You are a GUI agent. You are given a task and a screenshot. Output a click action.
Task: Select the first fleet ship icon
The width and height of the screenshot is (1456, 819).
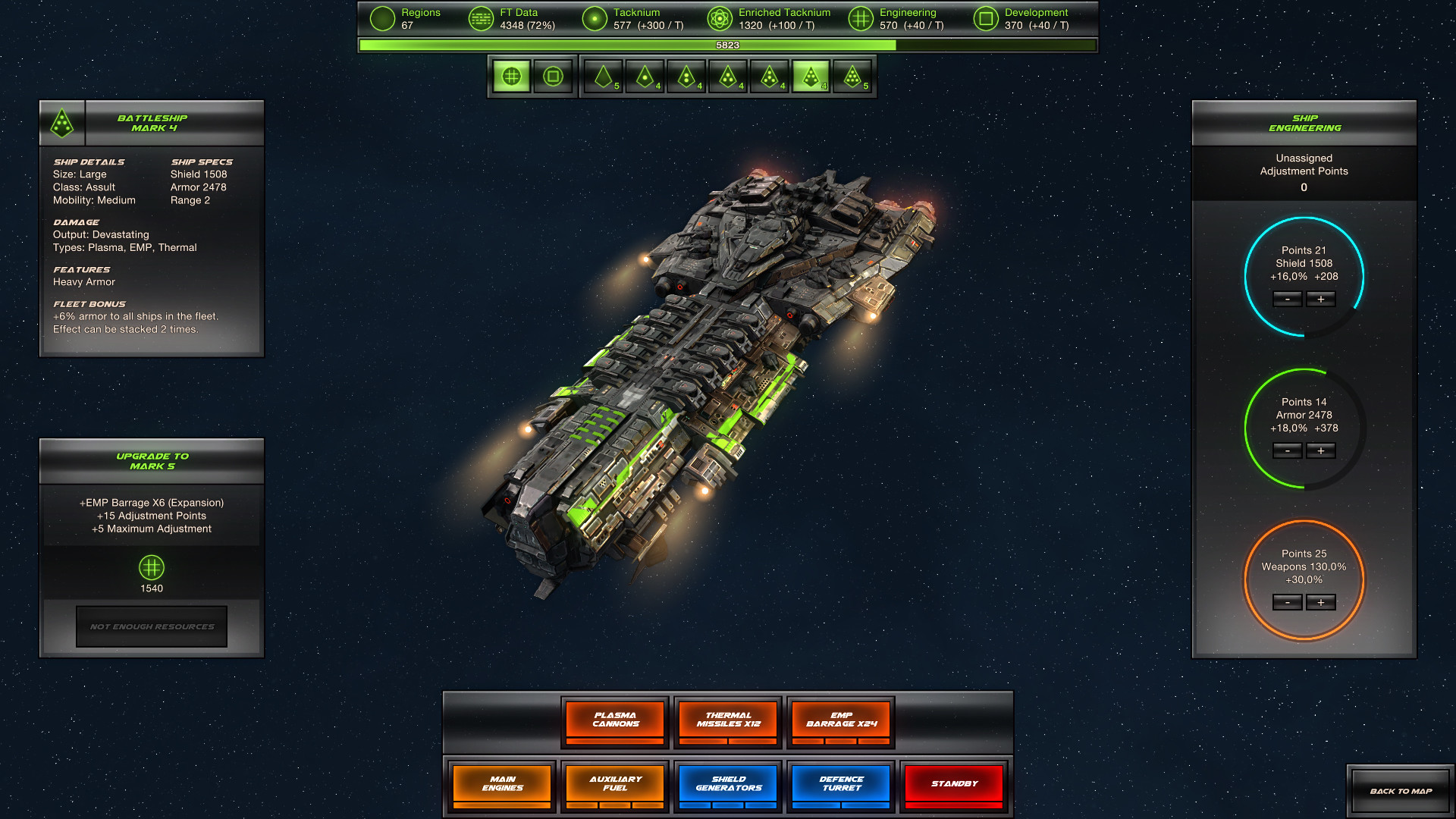click(603, 76)
